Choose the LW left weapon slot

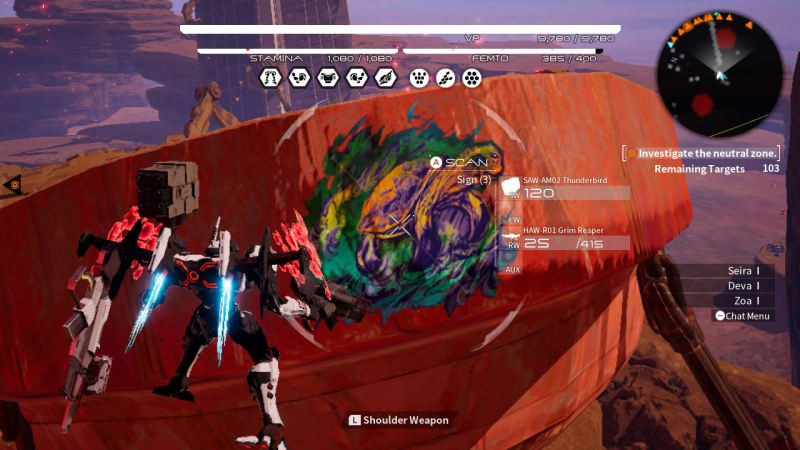coord(513,218)
